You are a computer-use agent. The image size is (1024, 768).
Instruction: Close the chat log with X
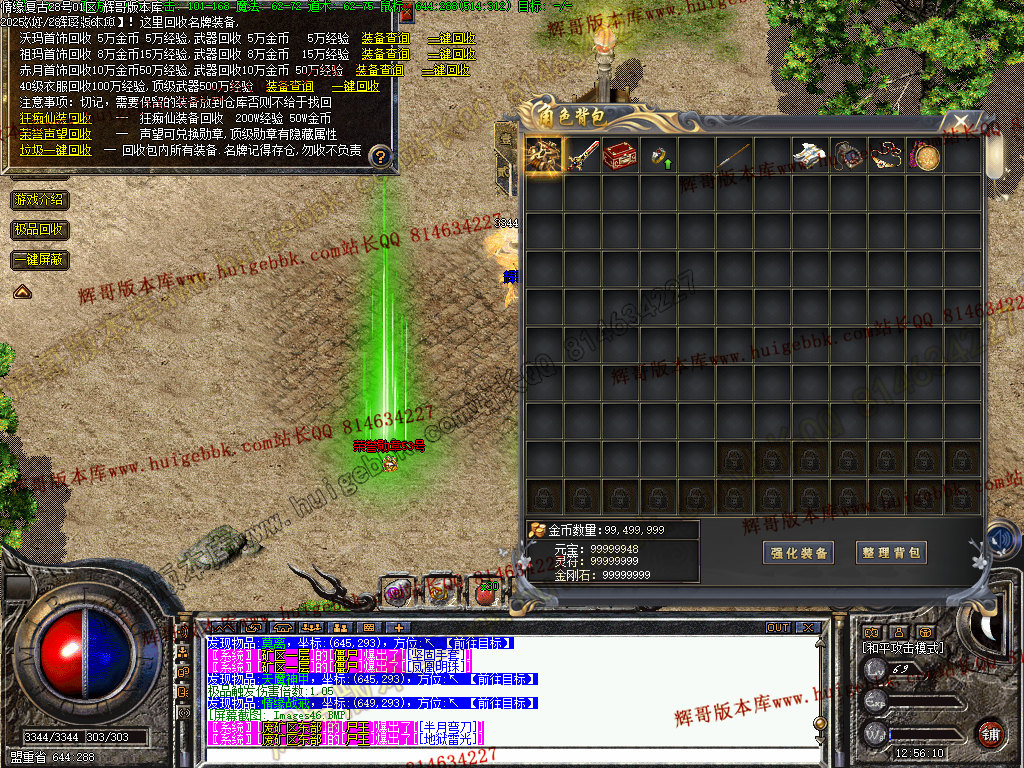808,628
